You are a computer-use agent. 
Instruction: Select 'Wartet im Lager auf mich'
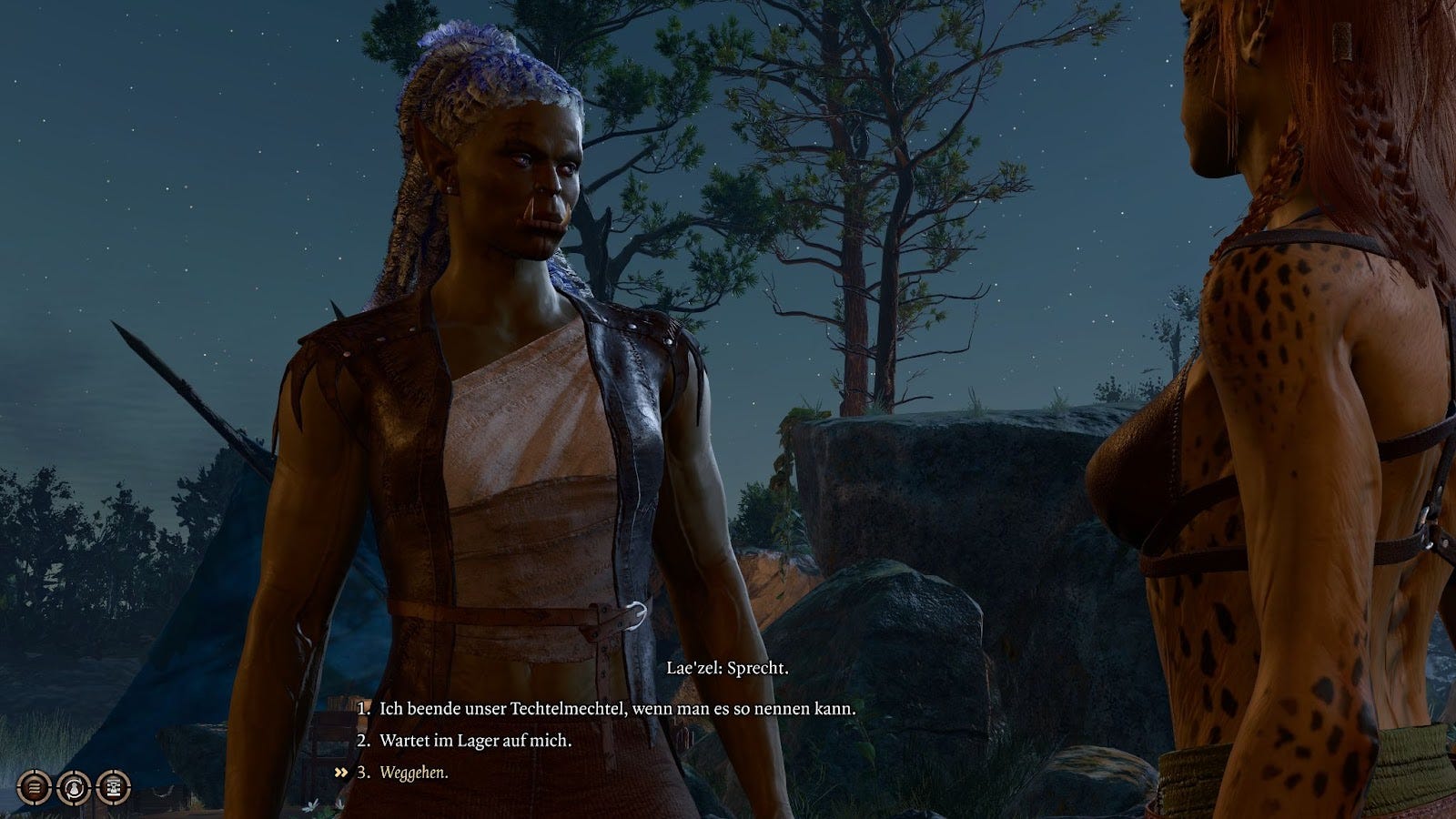(x=475, y=741)
